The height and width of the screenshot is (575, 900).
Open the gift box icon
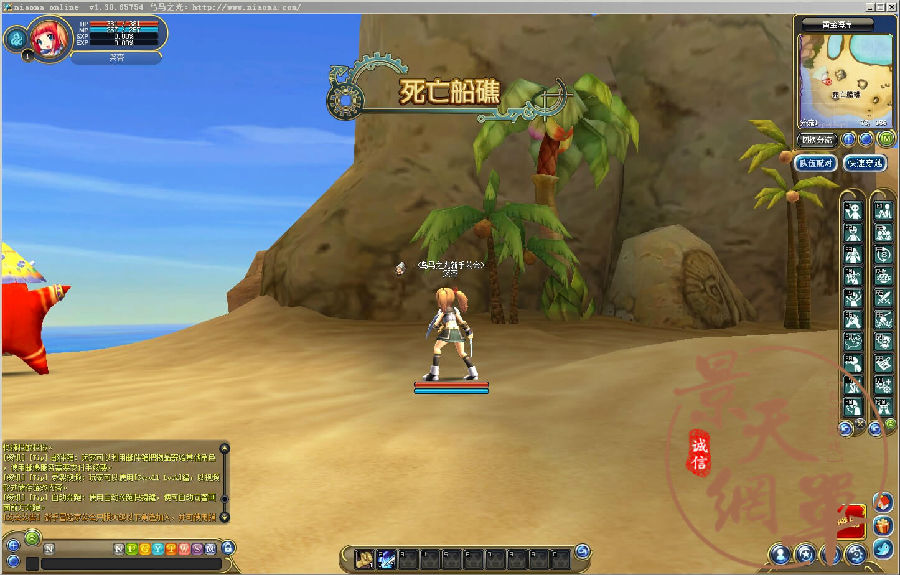(x=882, y=525)
